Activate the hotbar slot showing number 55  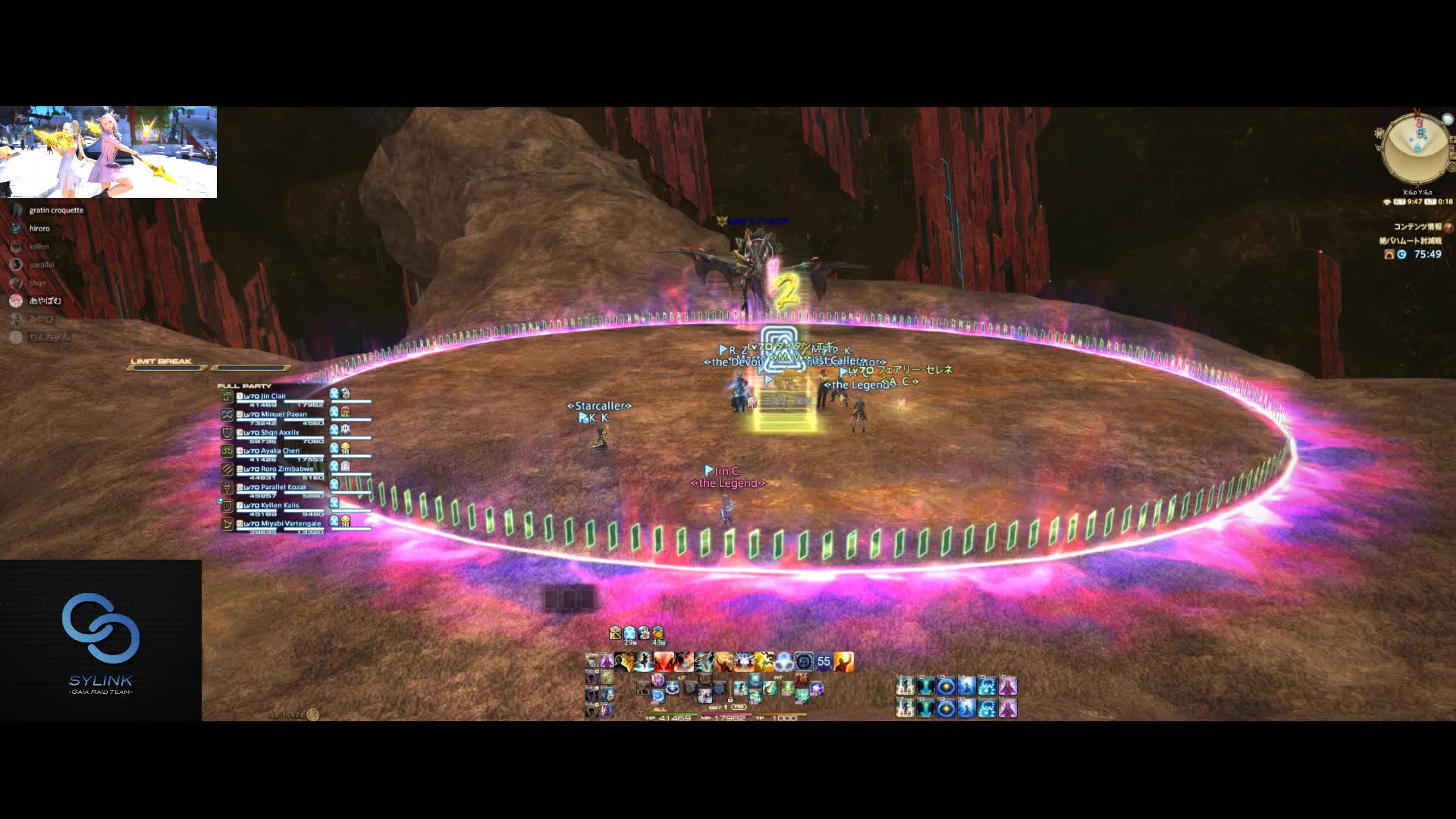[824, 662]
